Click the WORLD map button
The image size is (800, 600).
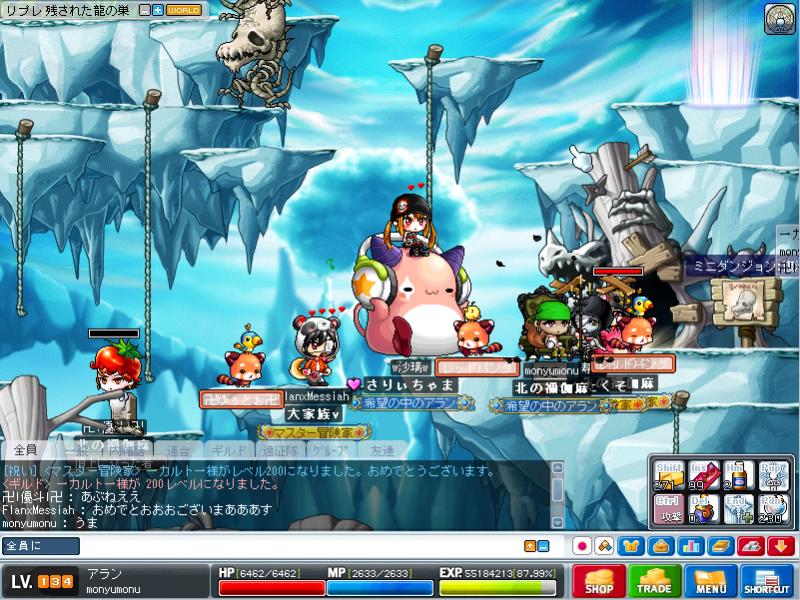coord(184,9)
